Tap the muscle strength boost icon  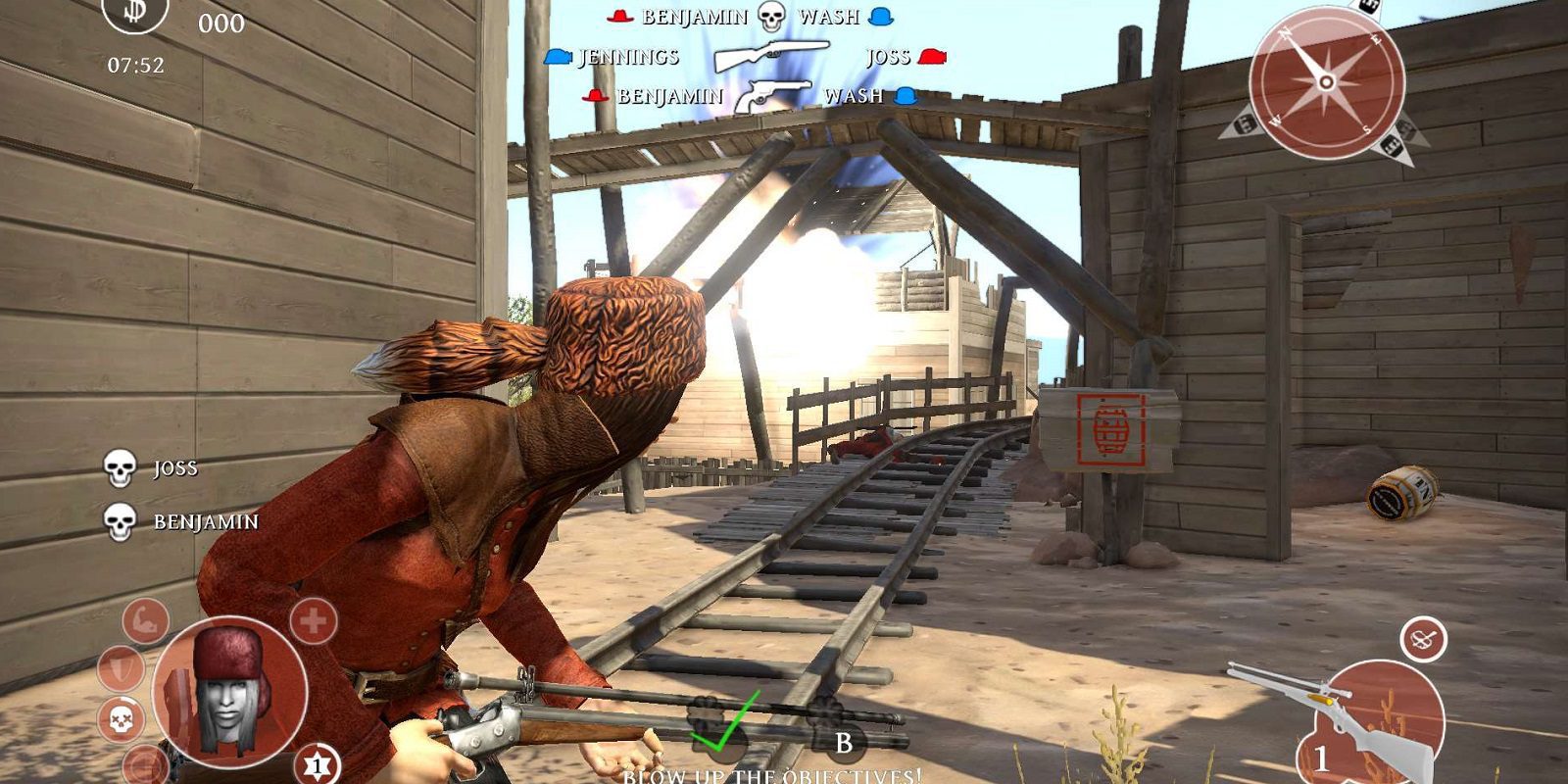click(x=143, y=620)
